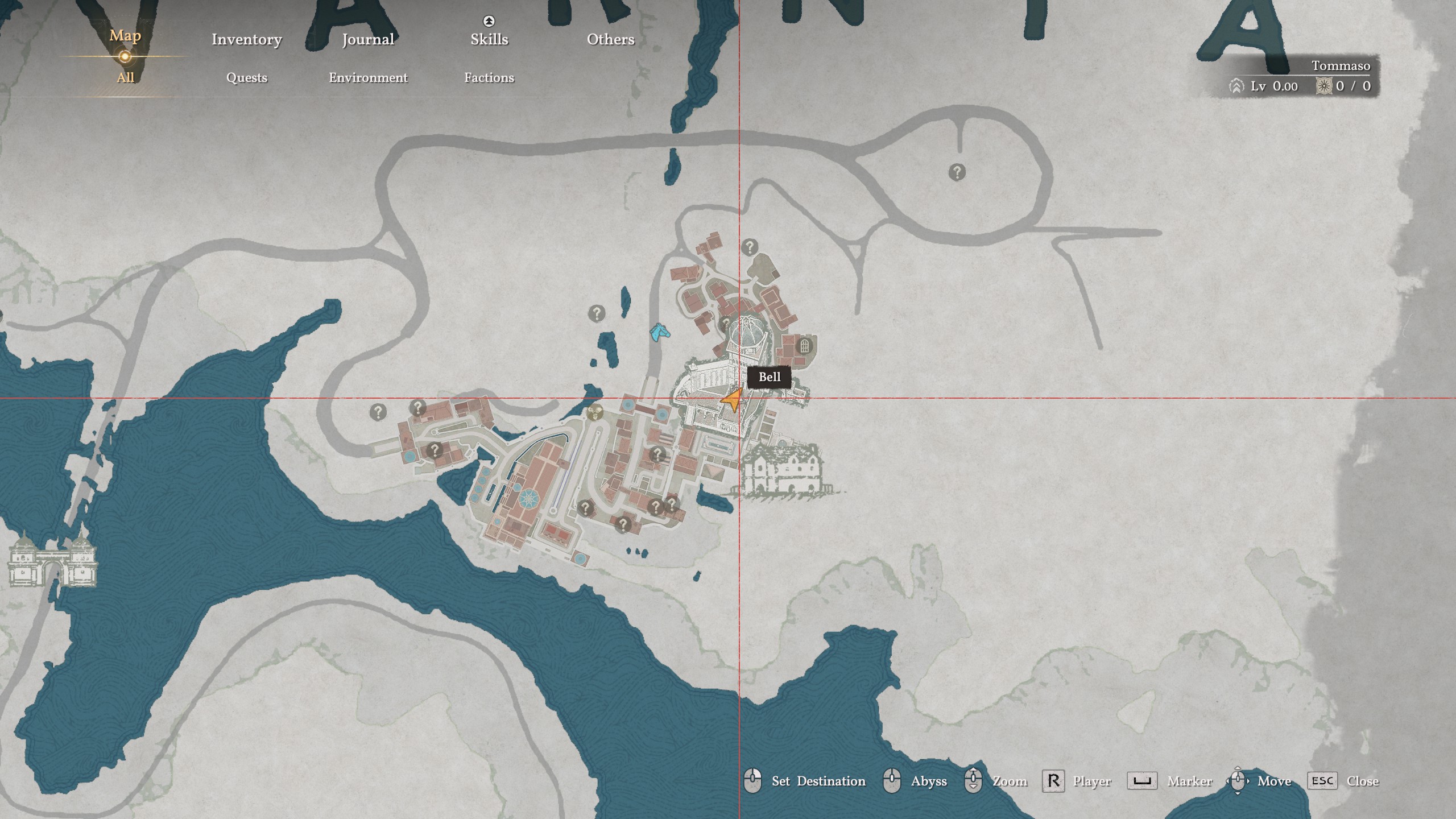The width and height of the screenshot is (1456, 819).
Task: Select the Map tab
Action: 125,36
